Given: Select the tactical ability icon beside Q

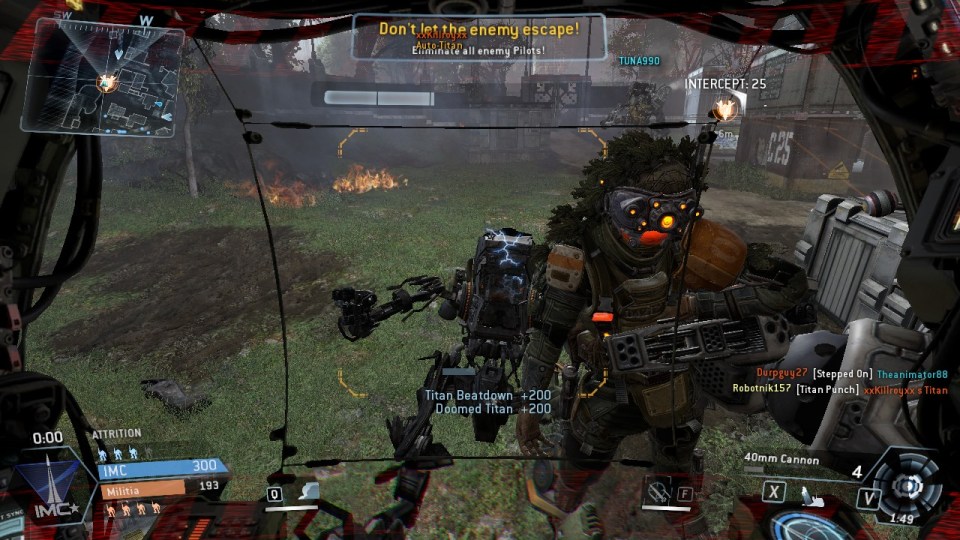Looking at the screenshot, I should (311, 492).
